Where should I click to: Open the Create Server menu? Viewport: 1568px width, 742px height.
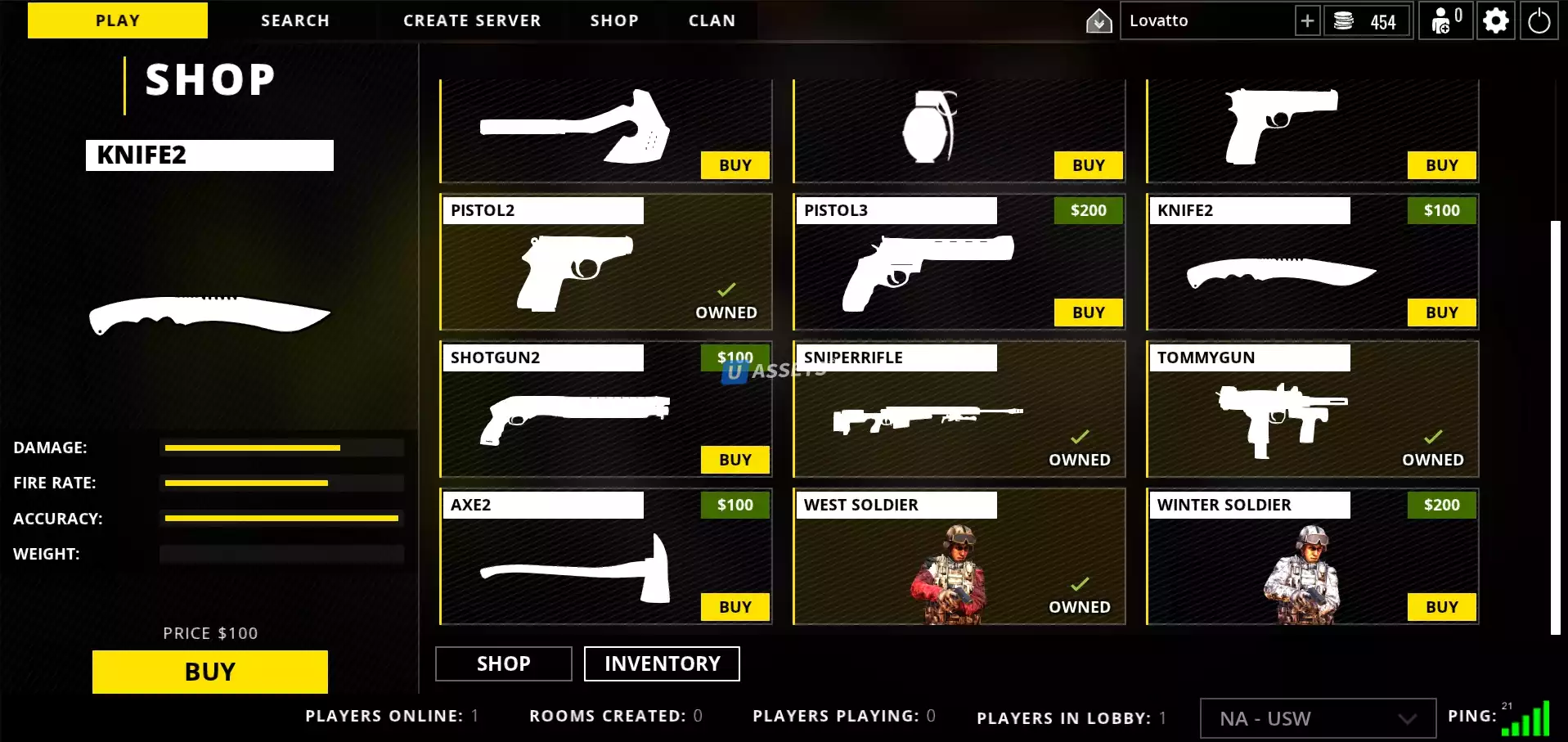(472, 20)
